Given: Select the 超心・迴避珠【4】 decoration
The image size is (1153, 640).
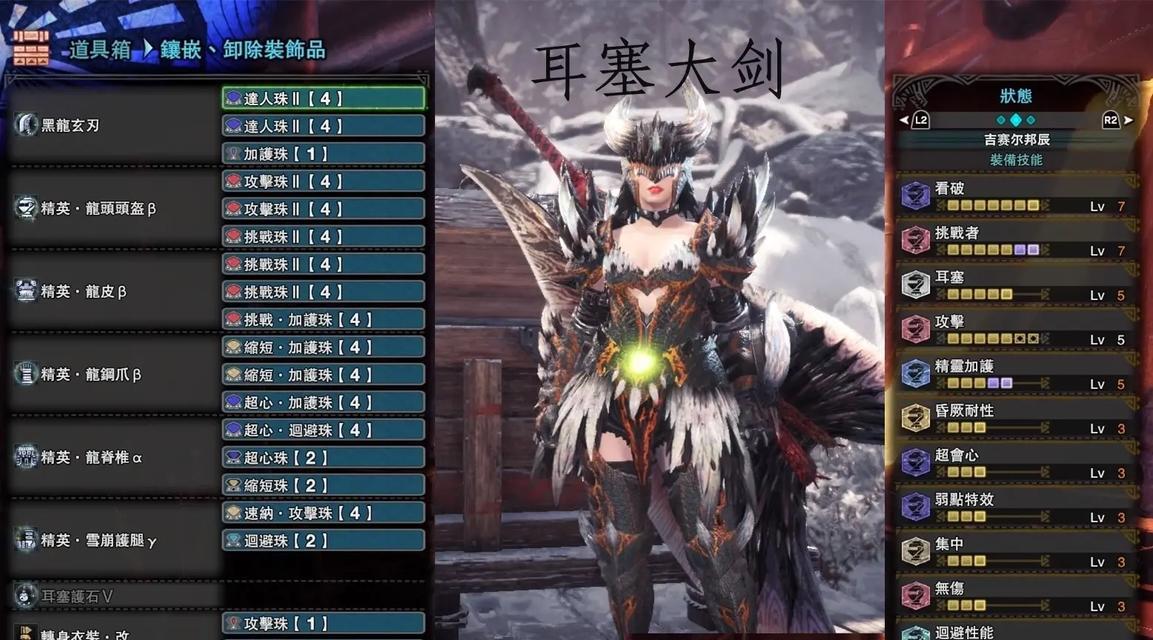Looking at the screenshot, I should [x=323, y=430].
